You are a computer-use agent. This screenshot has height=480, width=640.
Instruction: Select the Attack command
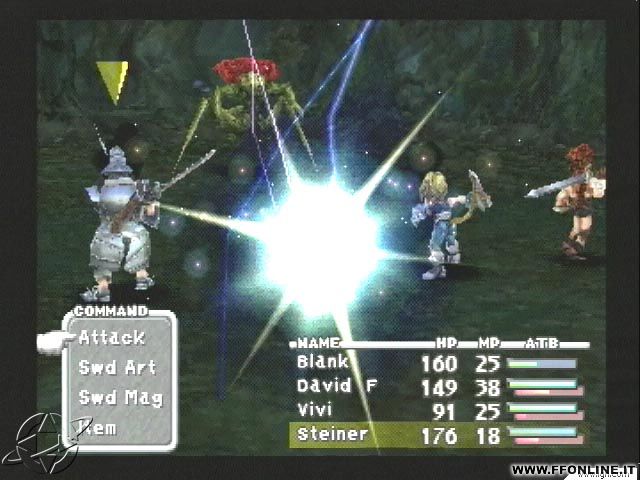tap(112, 338)
